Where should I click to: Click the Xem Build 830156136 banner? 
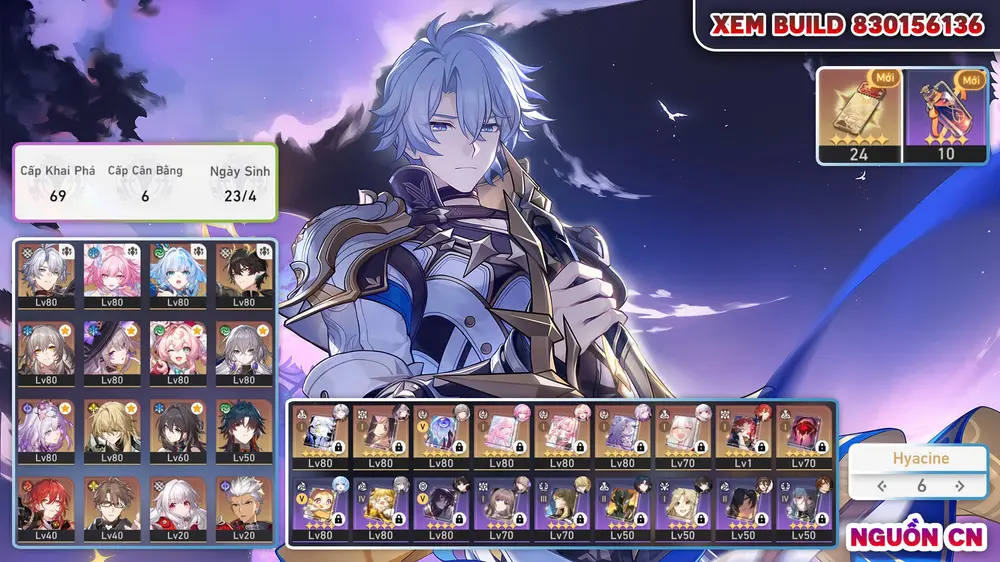point(846,26)
